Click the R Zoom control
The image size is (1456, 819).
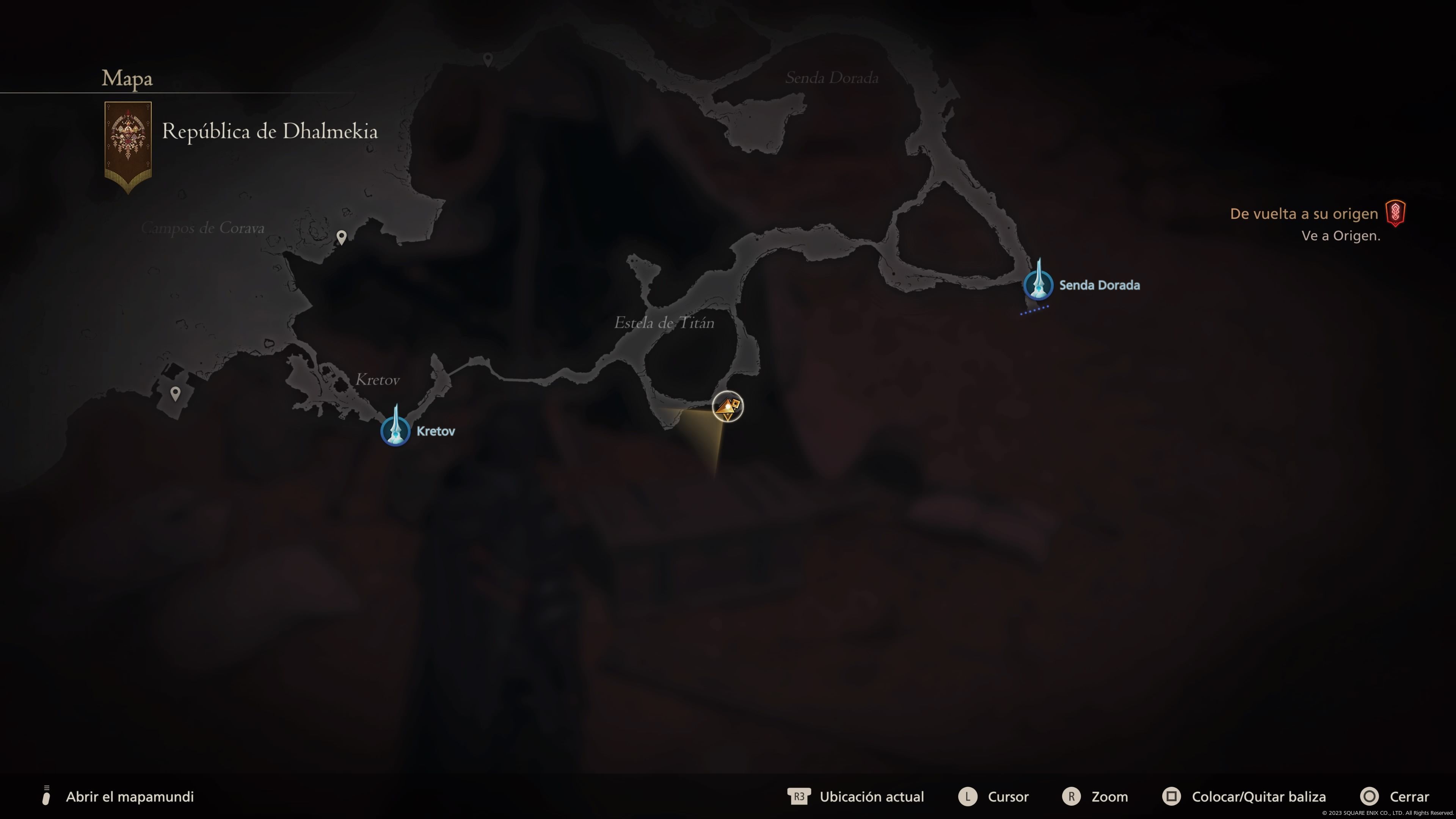click(x=1072, y=797)
